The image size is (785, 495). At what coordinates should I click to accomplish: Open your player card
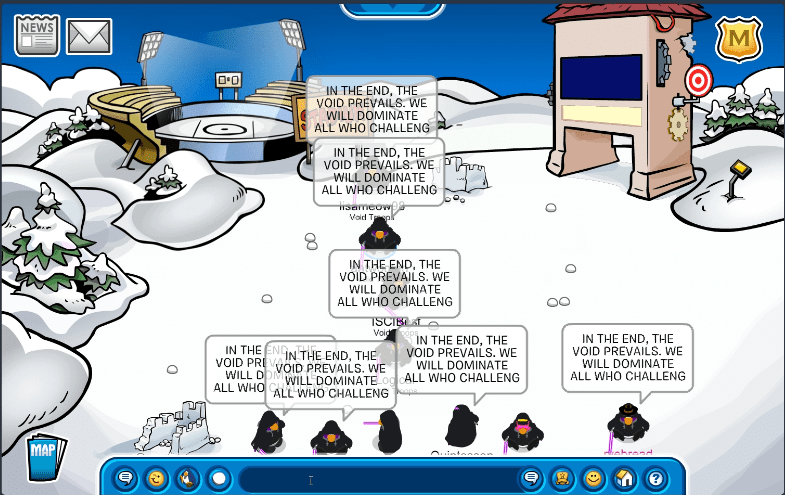563,478
